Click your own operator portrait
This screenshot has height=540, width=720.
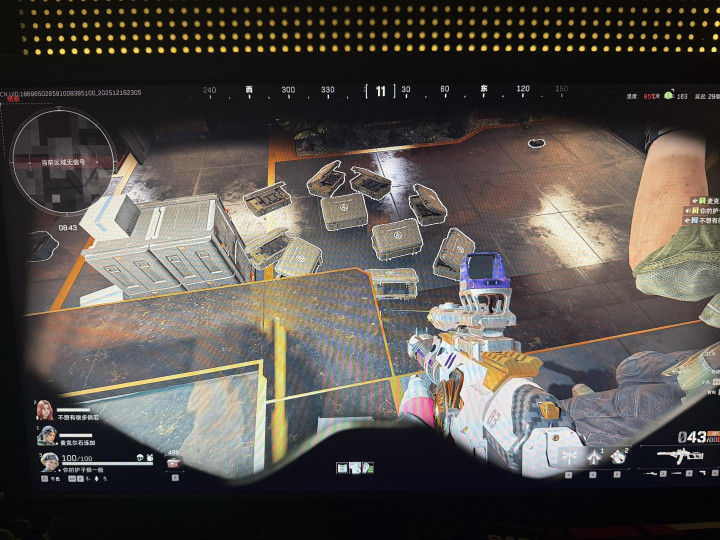pyautogui.click(x=49, y=461)
